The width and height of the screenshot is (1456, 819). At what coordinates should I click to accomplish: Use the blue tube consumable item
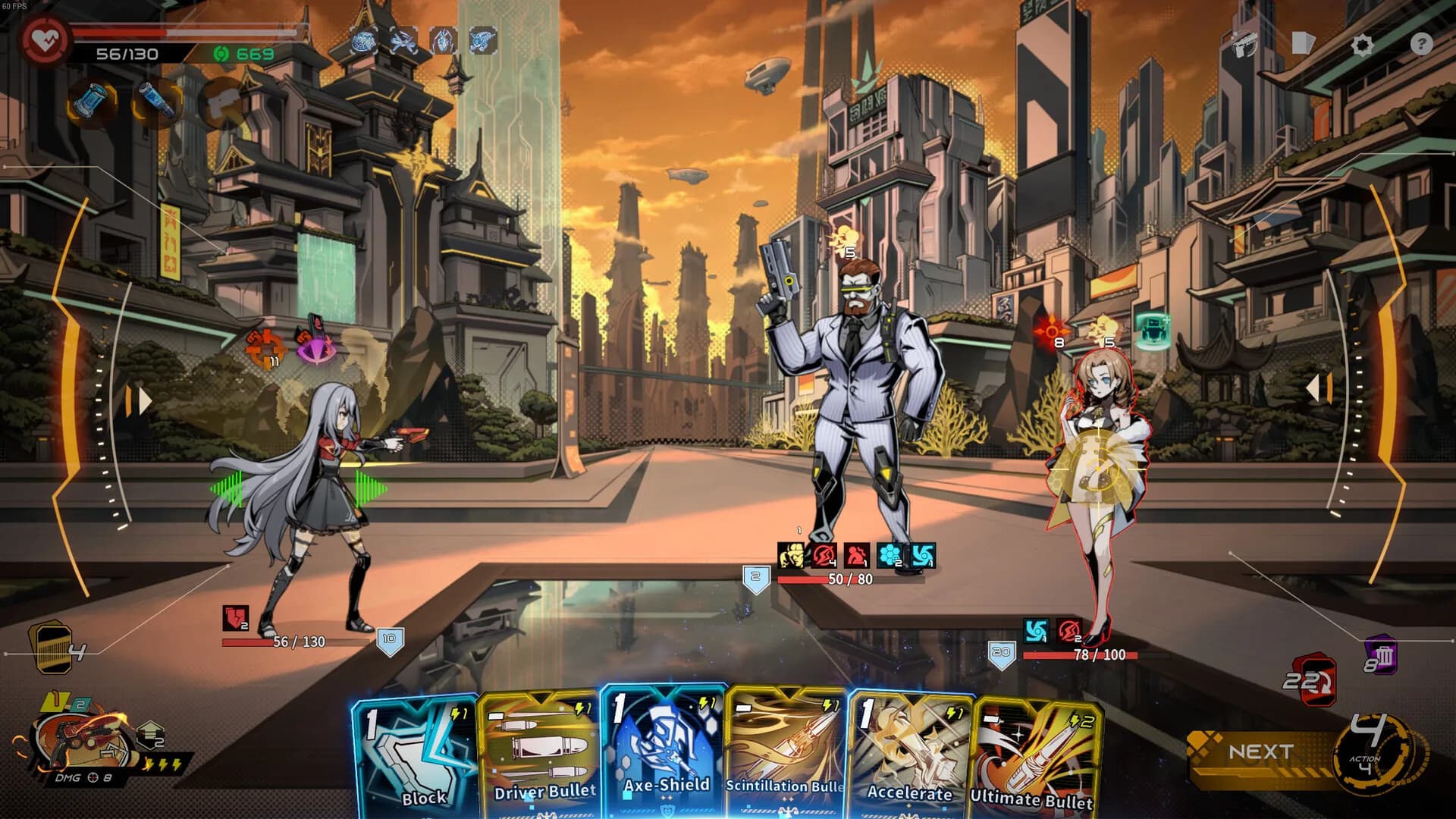[157, 101]
